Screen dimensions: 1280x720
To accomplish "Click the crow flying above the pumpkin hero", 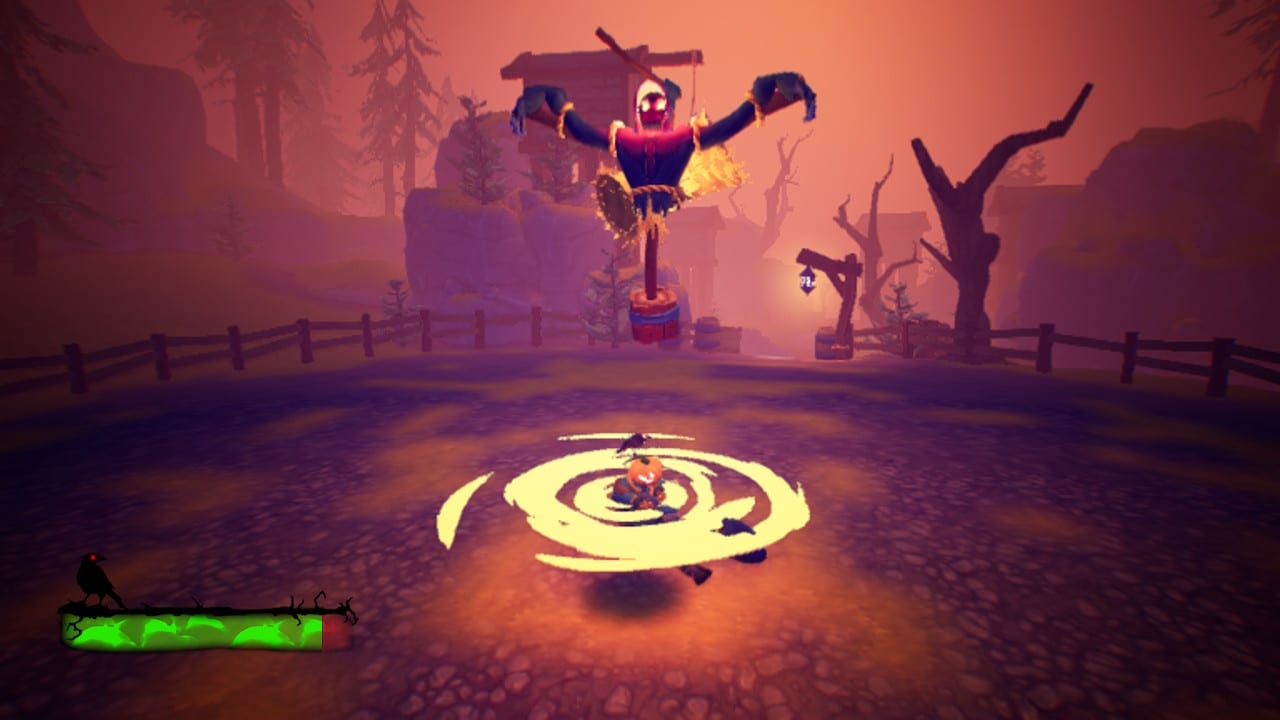I will [633, 440].
